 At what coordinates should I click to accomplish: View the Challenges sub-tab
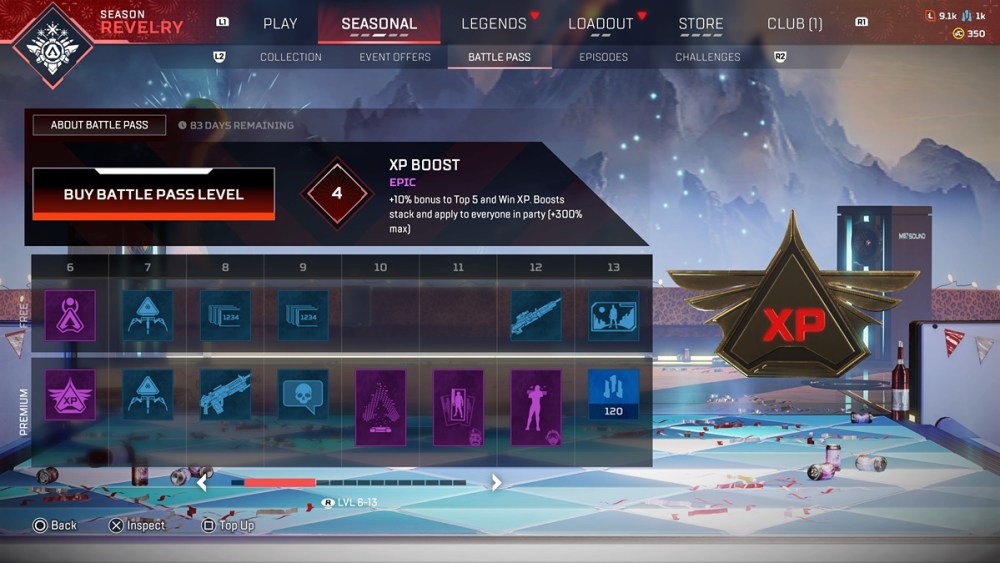(x=708, y=57)
